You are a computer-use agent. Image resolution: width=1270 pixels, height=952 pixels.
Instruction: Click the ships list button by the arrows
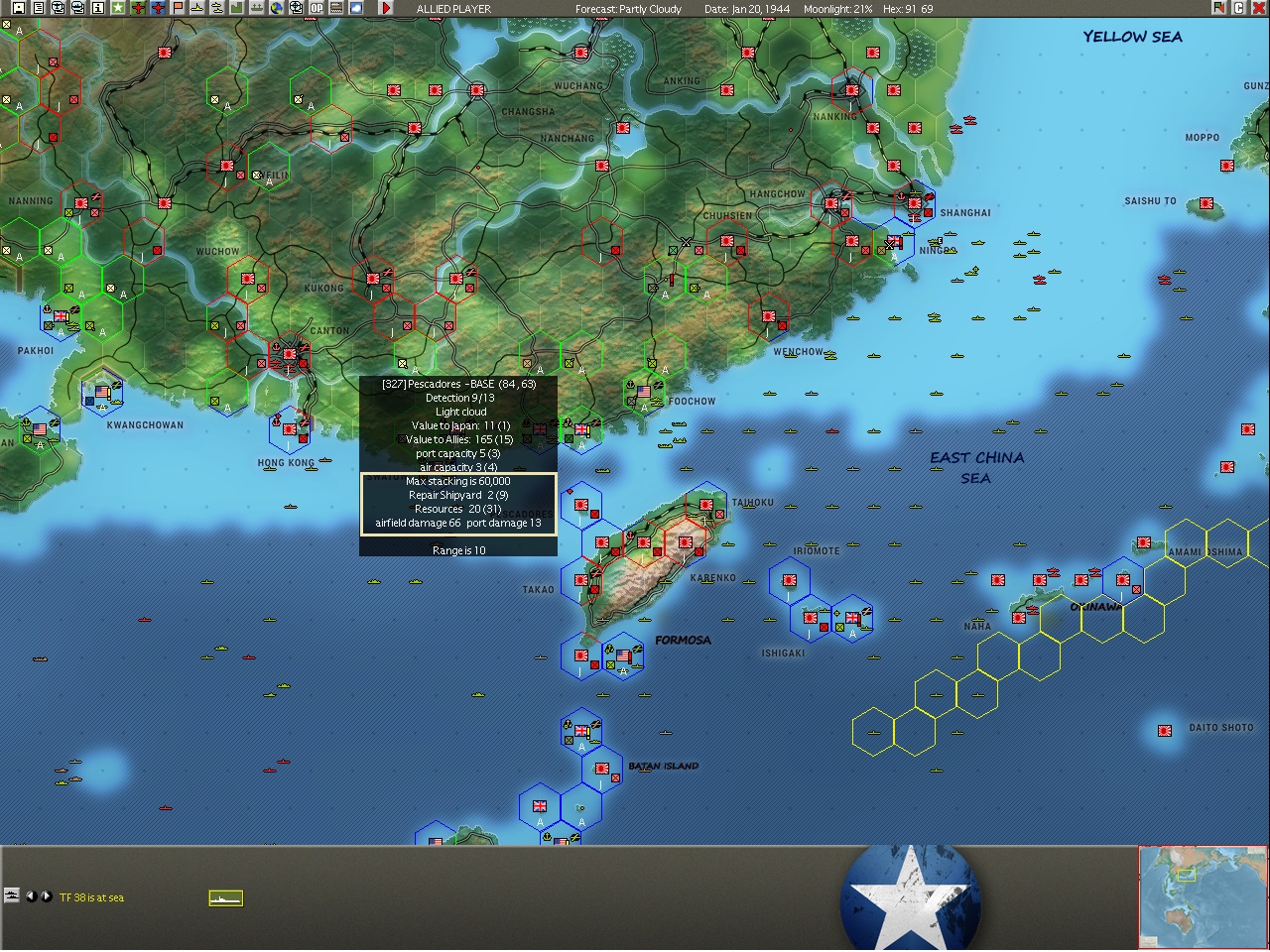tap(12, 895)
